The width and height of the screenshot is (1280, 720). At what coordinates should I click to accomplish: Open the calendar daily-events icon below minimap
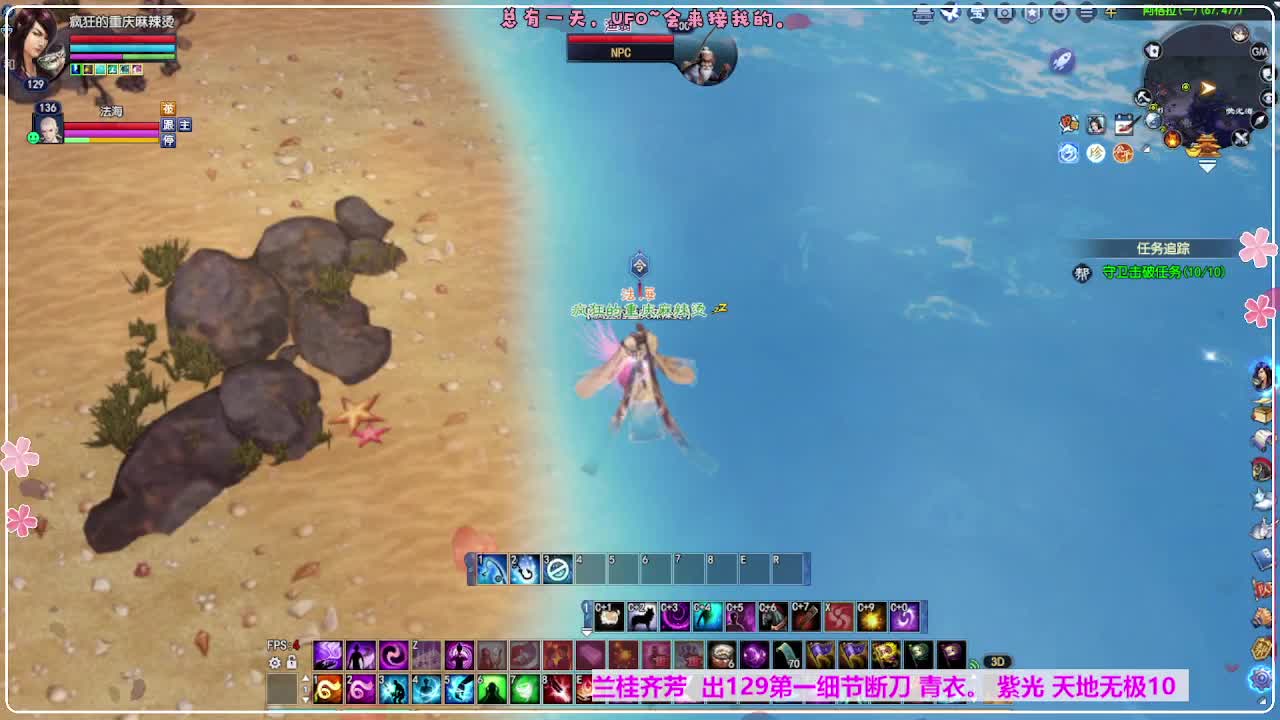coord(1125,123)
